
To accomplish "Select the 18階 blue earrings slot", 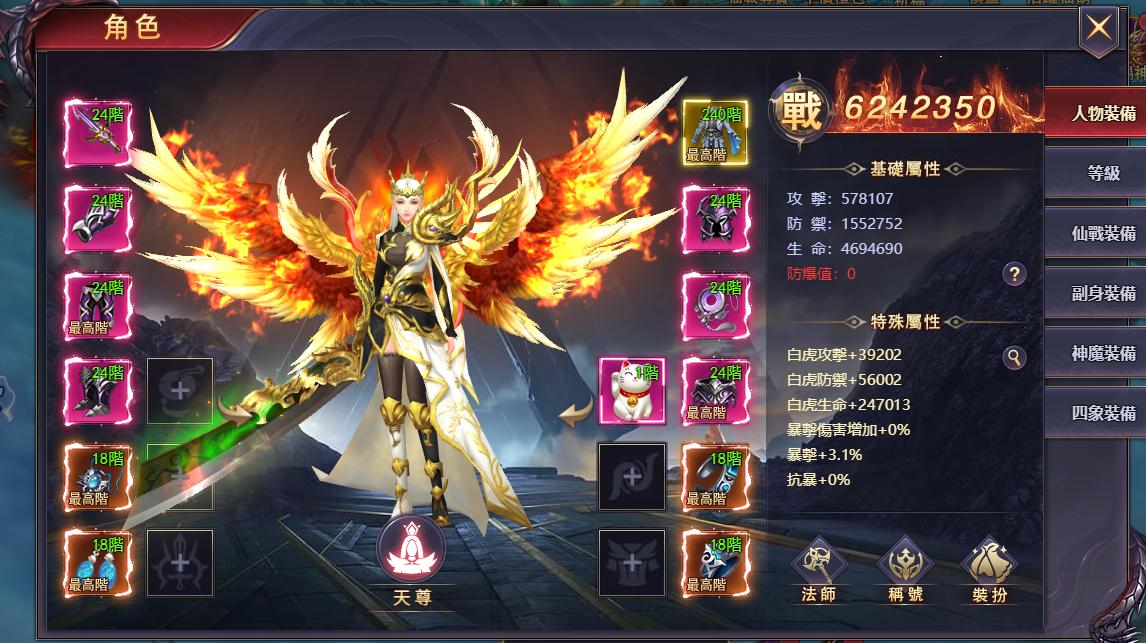I will (98, 562).
